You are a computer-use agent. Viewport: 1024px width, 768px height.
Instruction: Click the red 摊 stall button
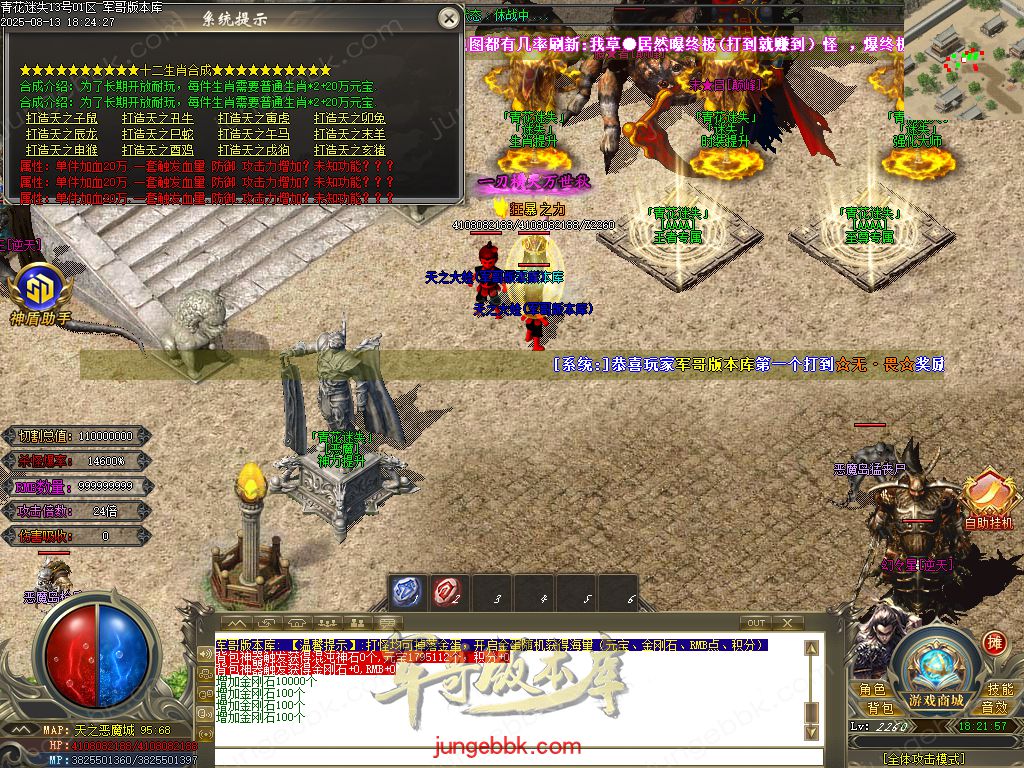click(994, 642)
